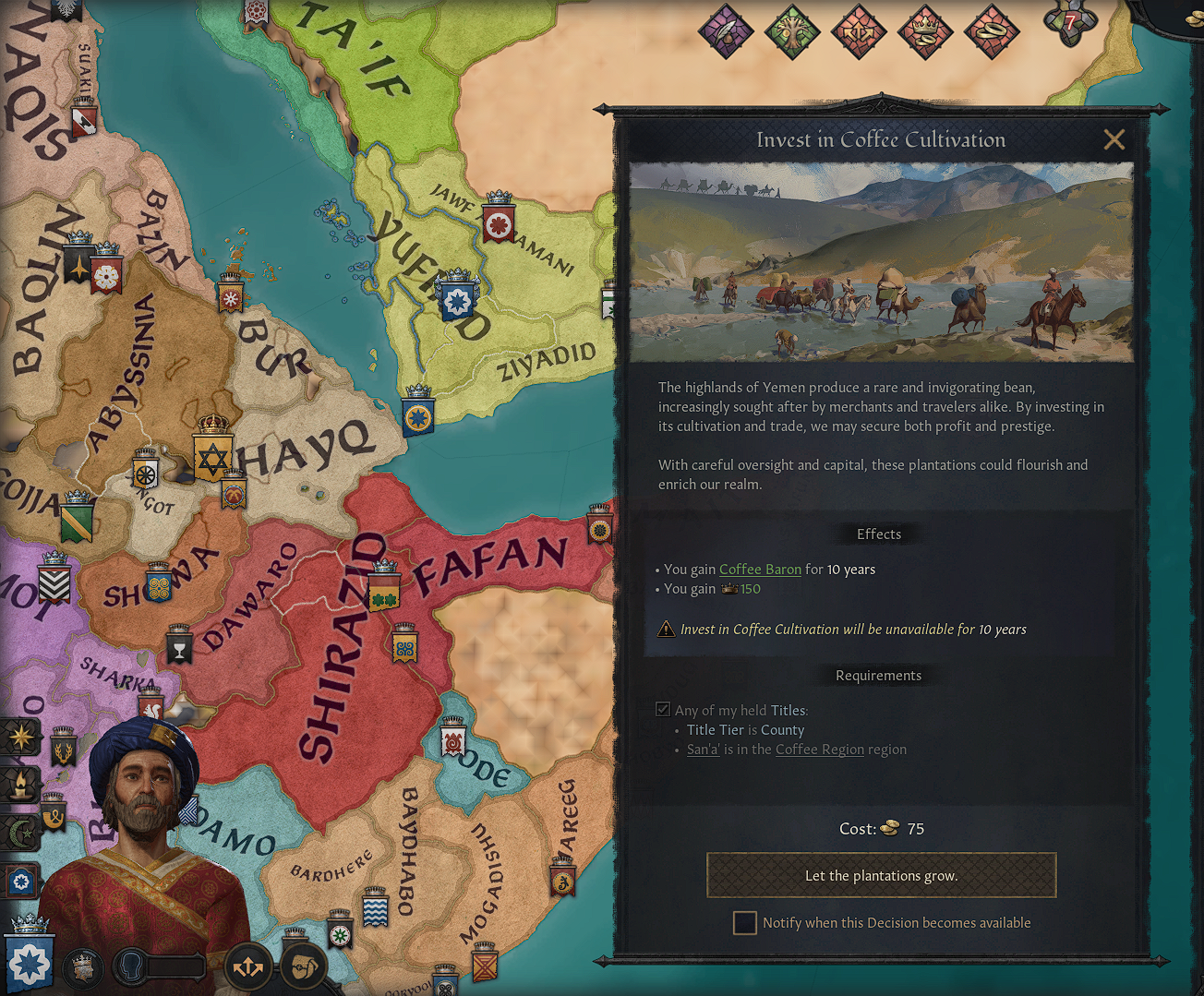Select the green tree dynasty notification diamond
The image size is (1204, 996).
pyautogui.click(x=793, y=30)
